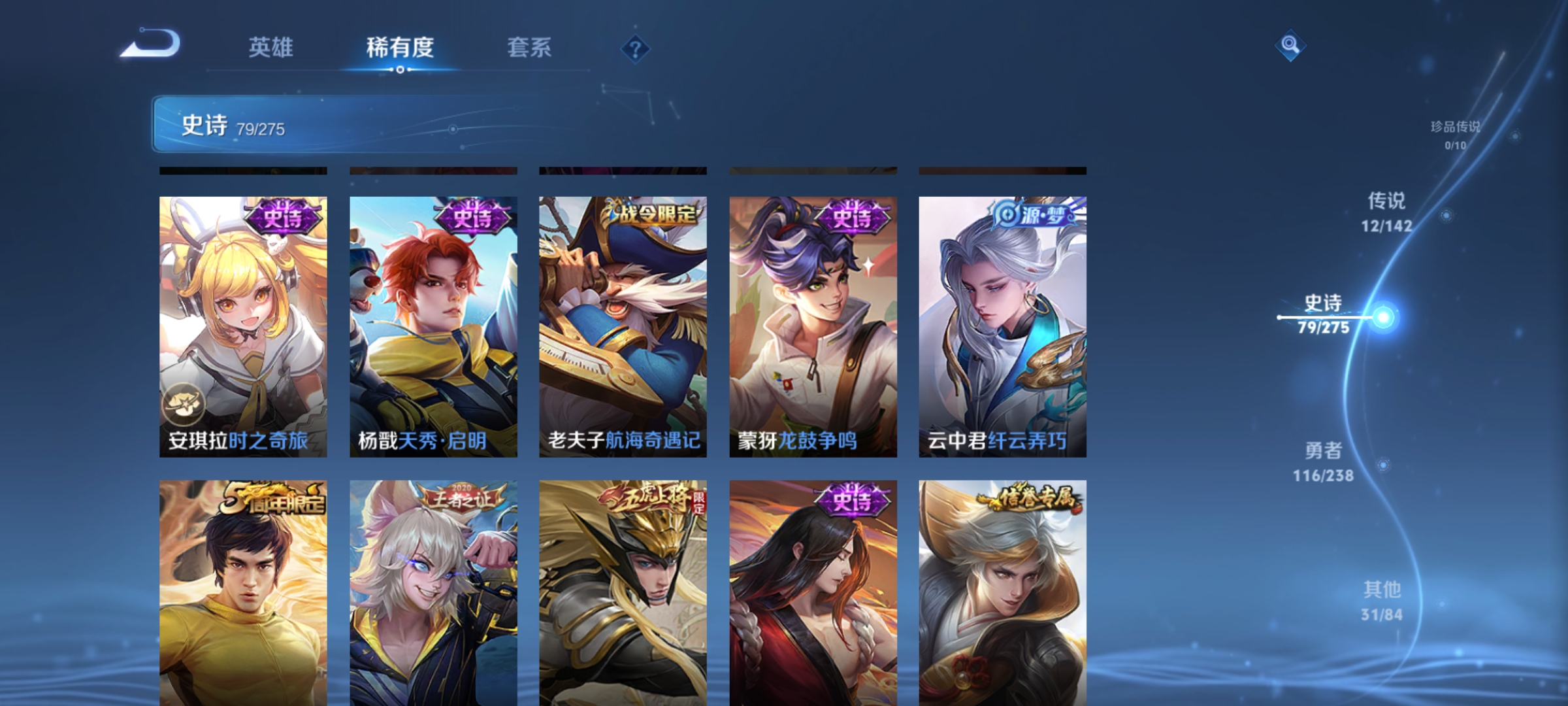Switch to the 套系 tab
Screen dimensions: 1568x706
pos(531,48)
